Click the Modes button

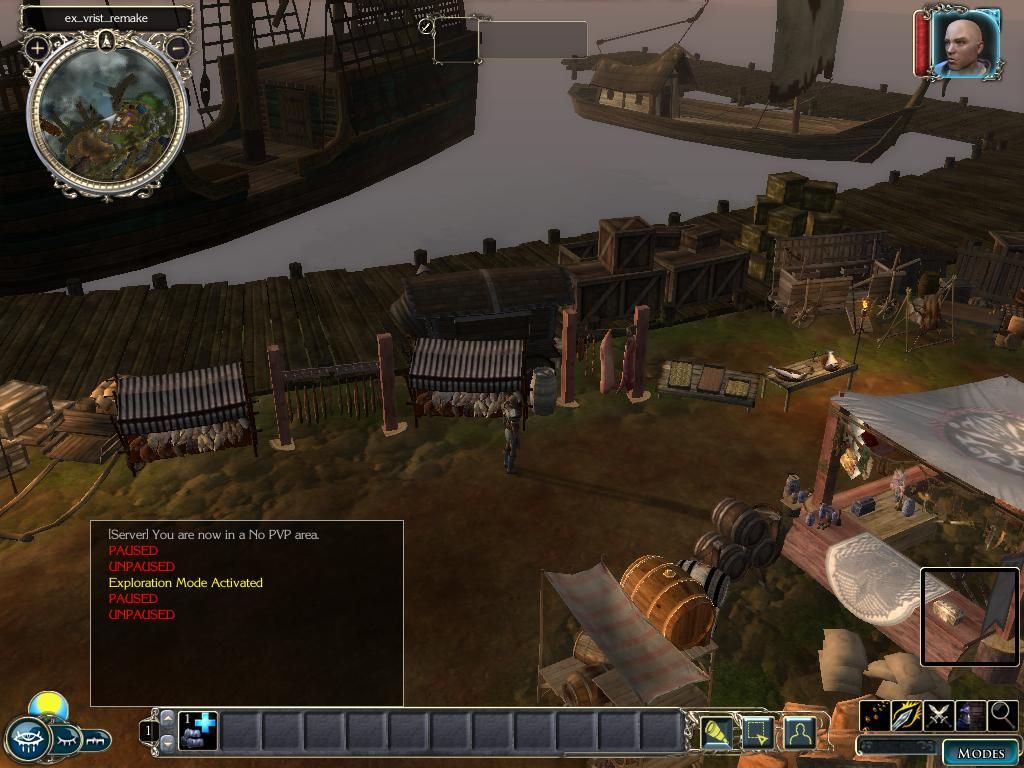980,753
